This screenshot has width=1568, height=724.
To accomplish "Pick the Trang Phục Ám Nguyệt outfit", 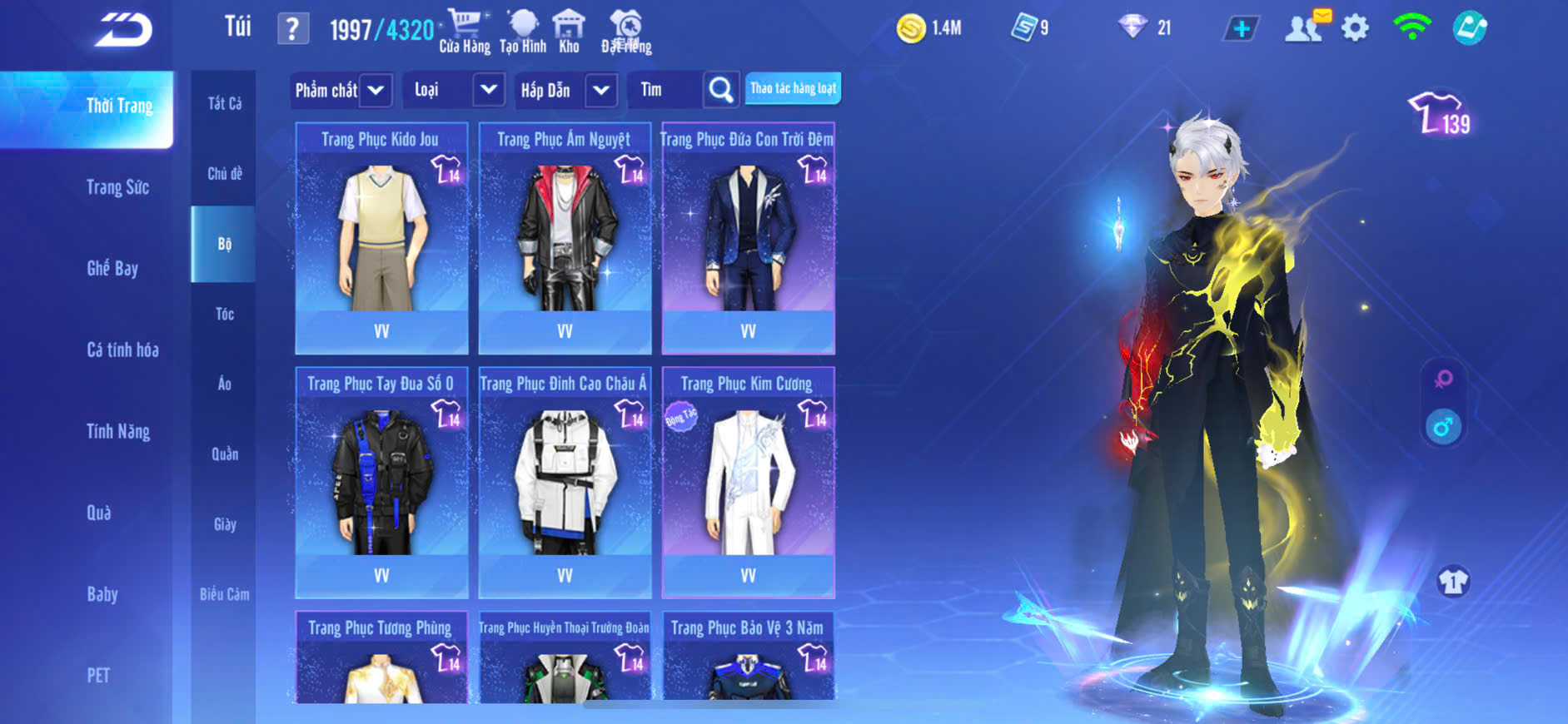I will 565,237.
